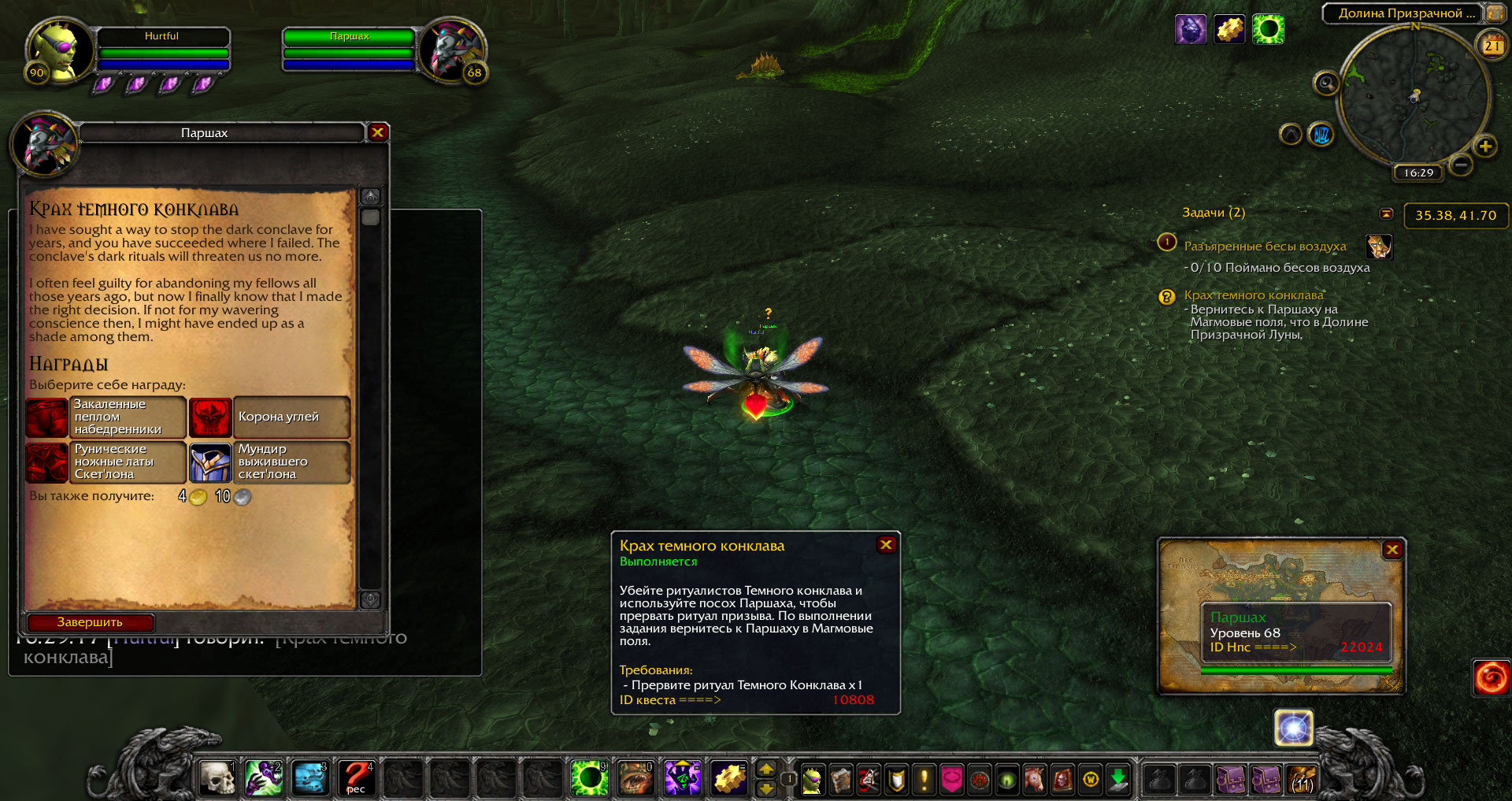The width and height of the screenshot is (1512, 801).
Task: Close the Паршах NPC map popup
Action: click(1392, 550)
